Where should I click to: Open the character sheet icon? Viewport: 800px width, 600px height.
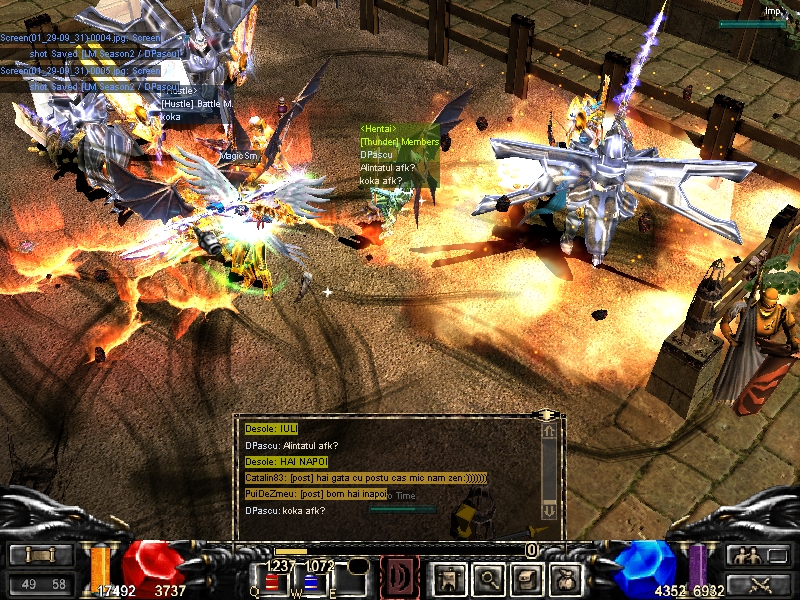pos(447,577)
